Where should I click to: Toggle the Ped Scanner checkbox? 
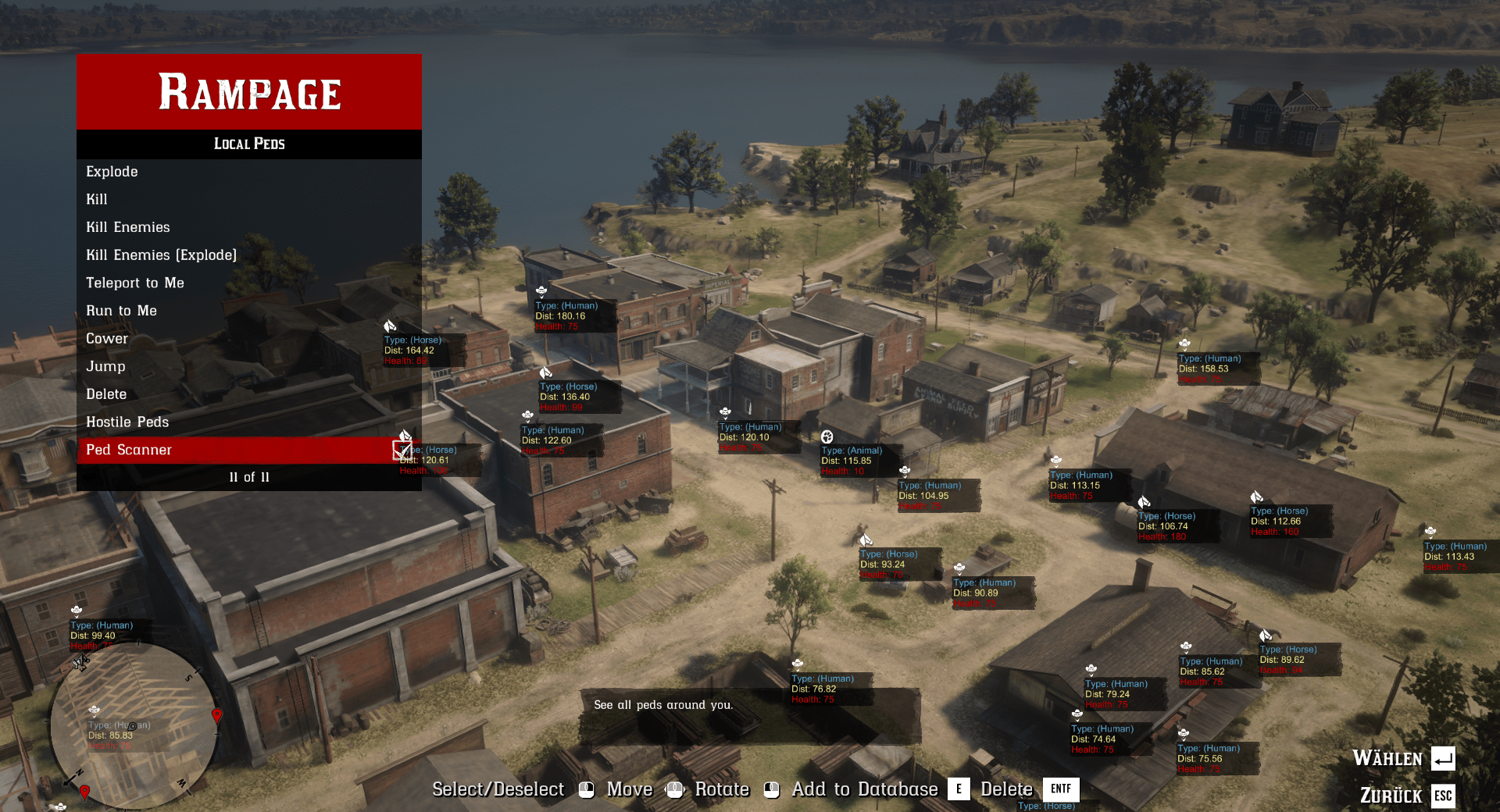(x=402, y=451)
